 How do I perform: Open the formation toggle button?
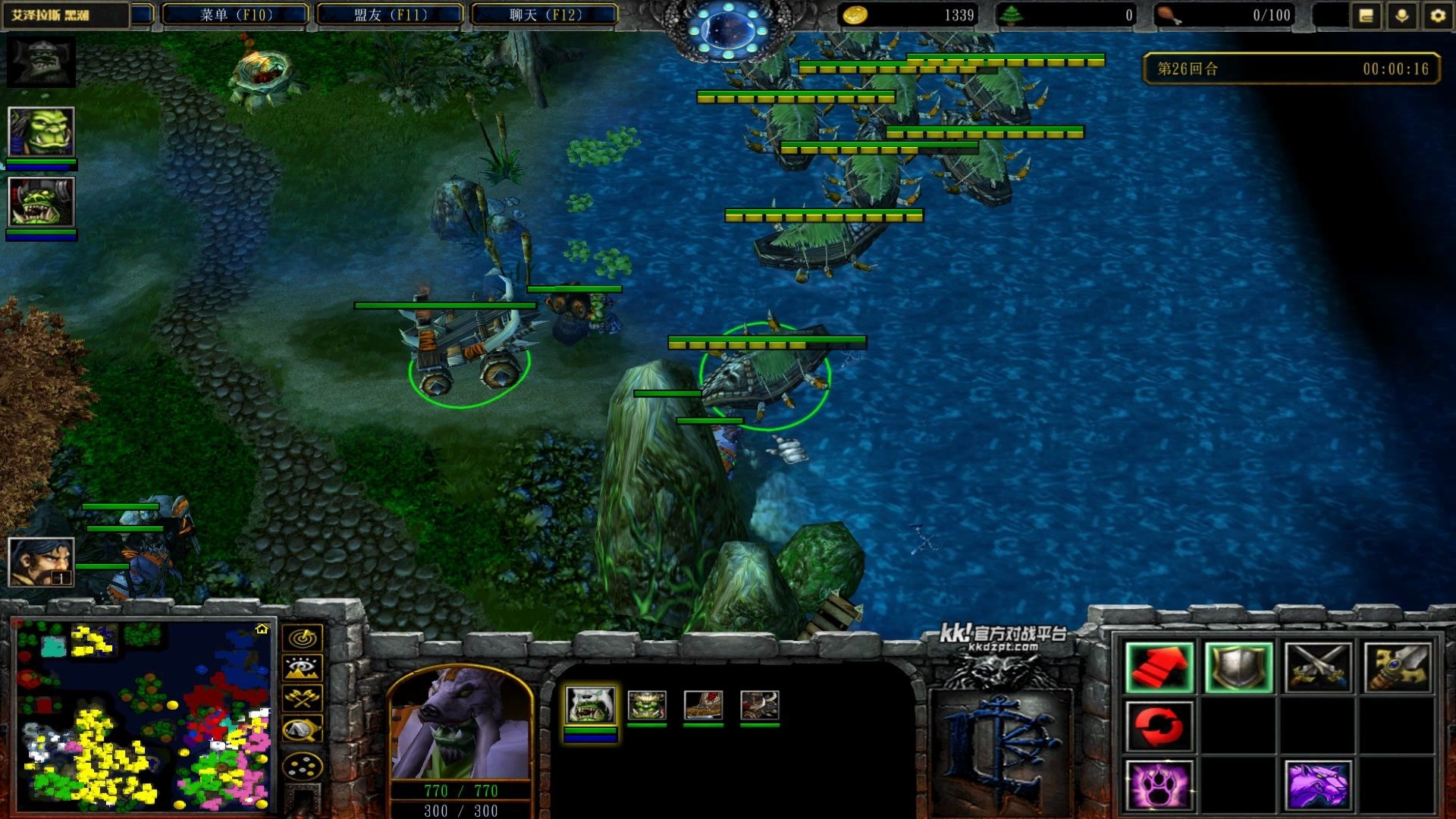[303, 767]
